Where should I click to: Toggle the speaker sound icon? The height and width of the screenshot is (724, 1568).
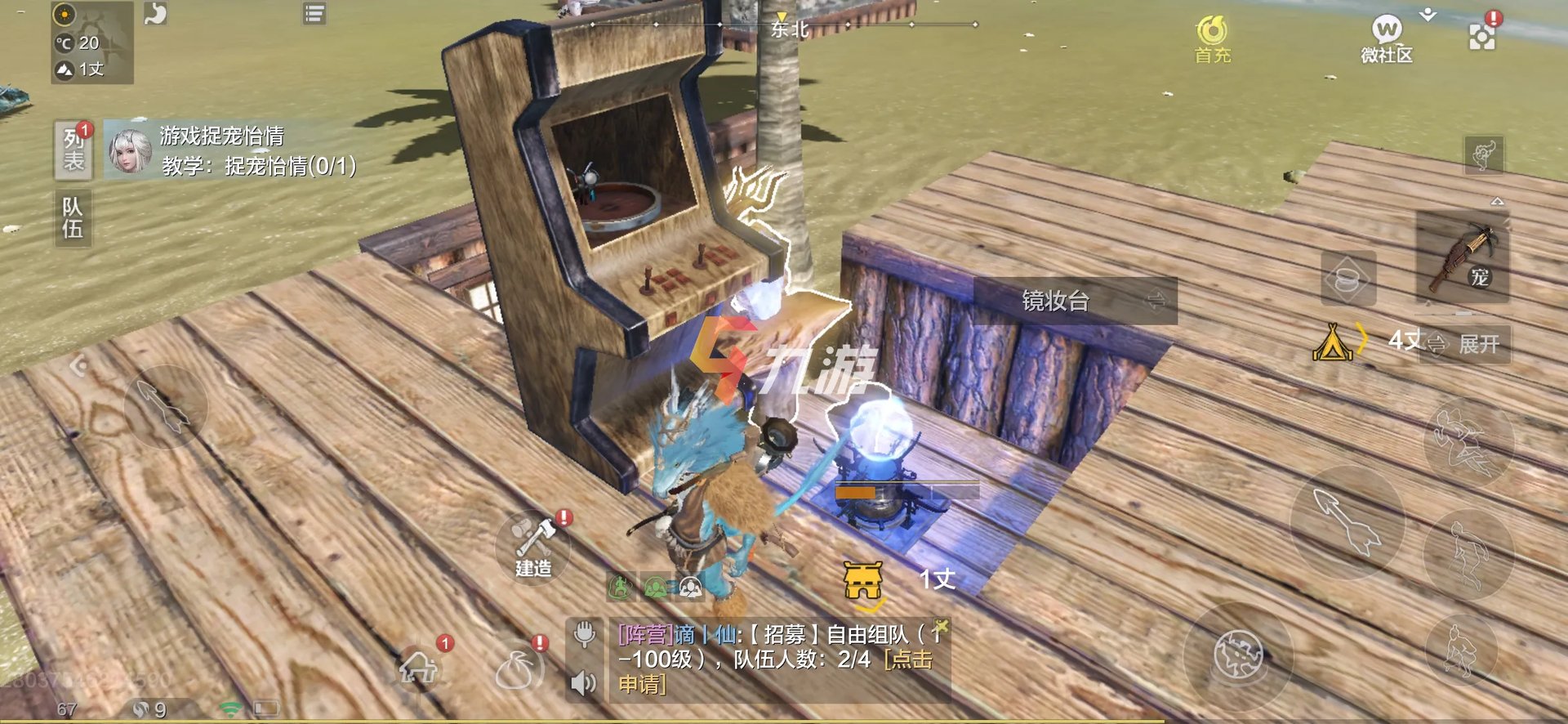point(583,682)
